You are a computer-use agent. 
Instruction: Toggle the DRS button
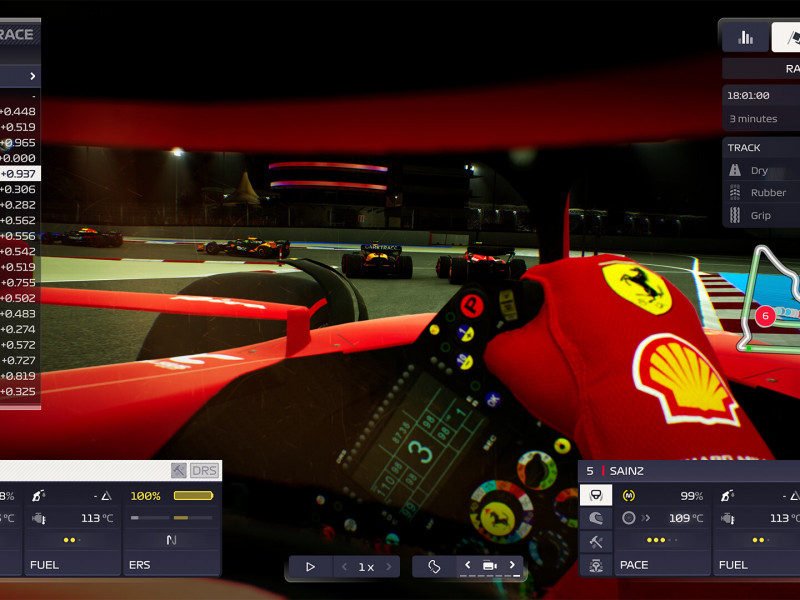(x=204, y=470)
